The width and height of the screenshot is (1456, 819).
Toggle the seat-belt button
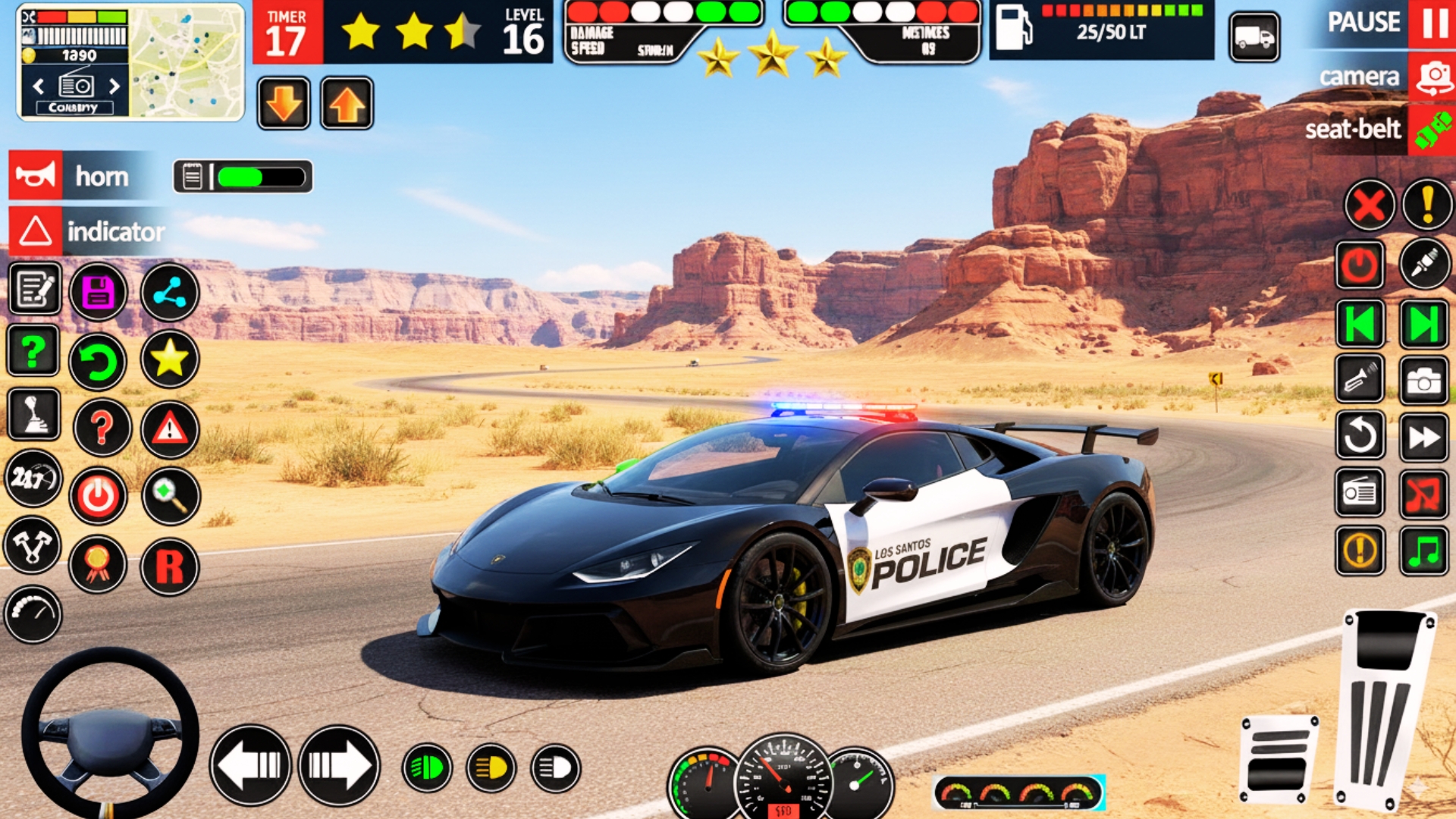coord(1432,129)
